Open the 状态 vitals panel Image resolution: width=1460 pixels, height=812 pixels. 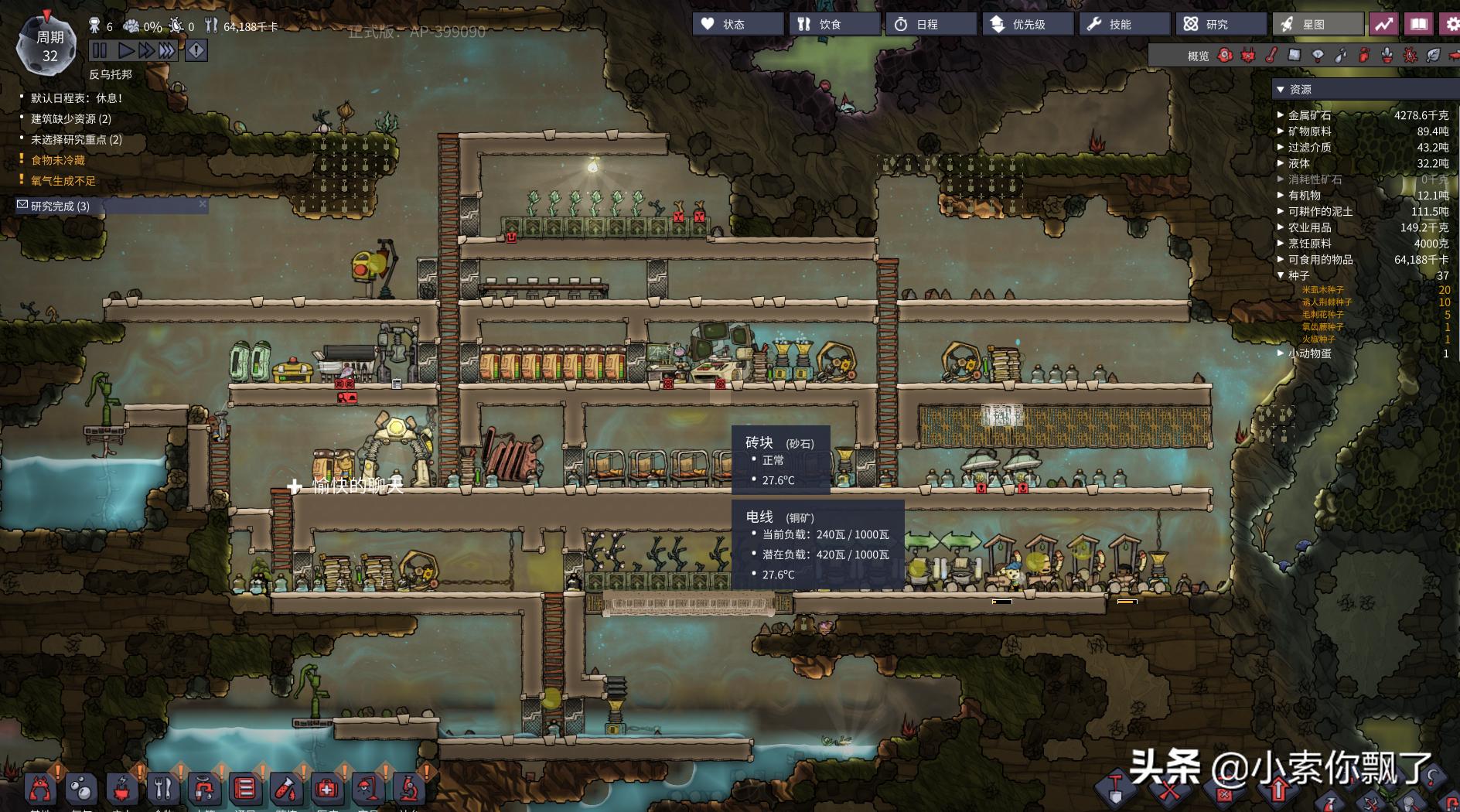pyautogui.click(x=737, y=24)
